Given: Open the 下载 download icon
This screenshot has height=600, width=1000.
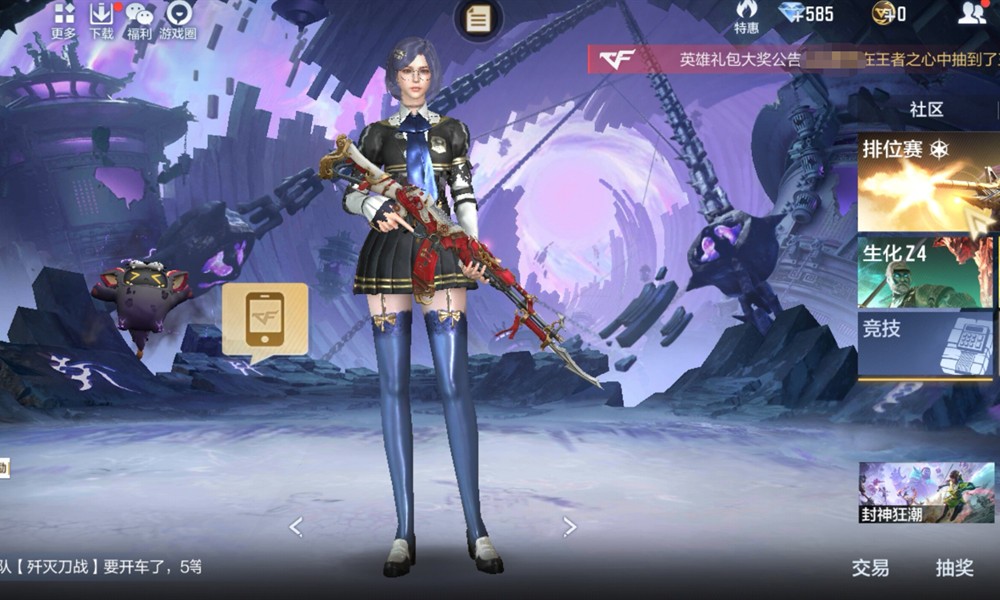Looking at the screenshot, I should (101, 18).
